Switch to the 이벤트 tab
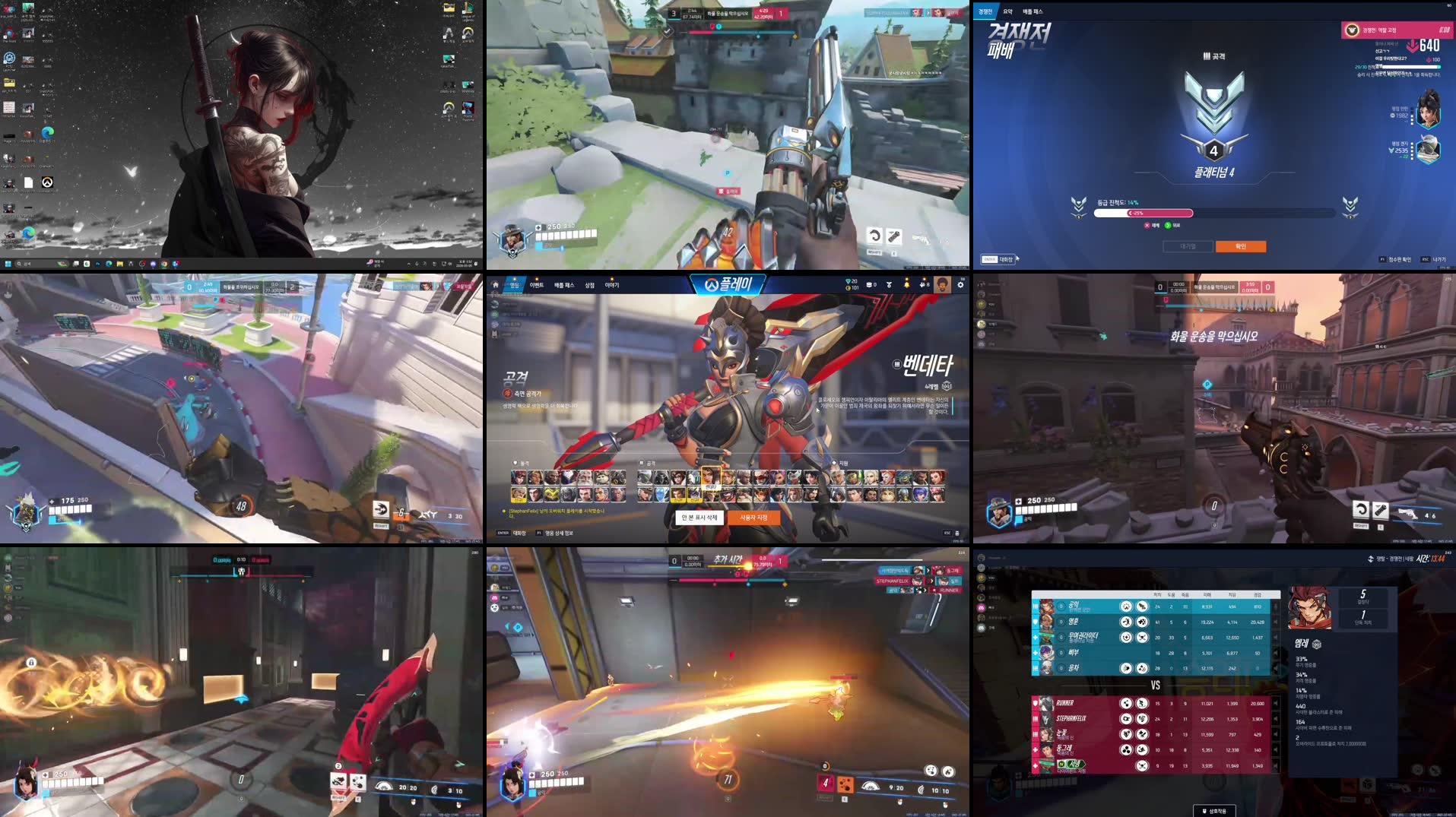 point(538,285)
